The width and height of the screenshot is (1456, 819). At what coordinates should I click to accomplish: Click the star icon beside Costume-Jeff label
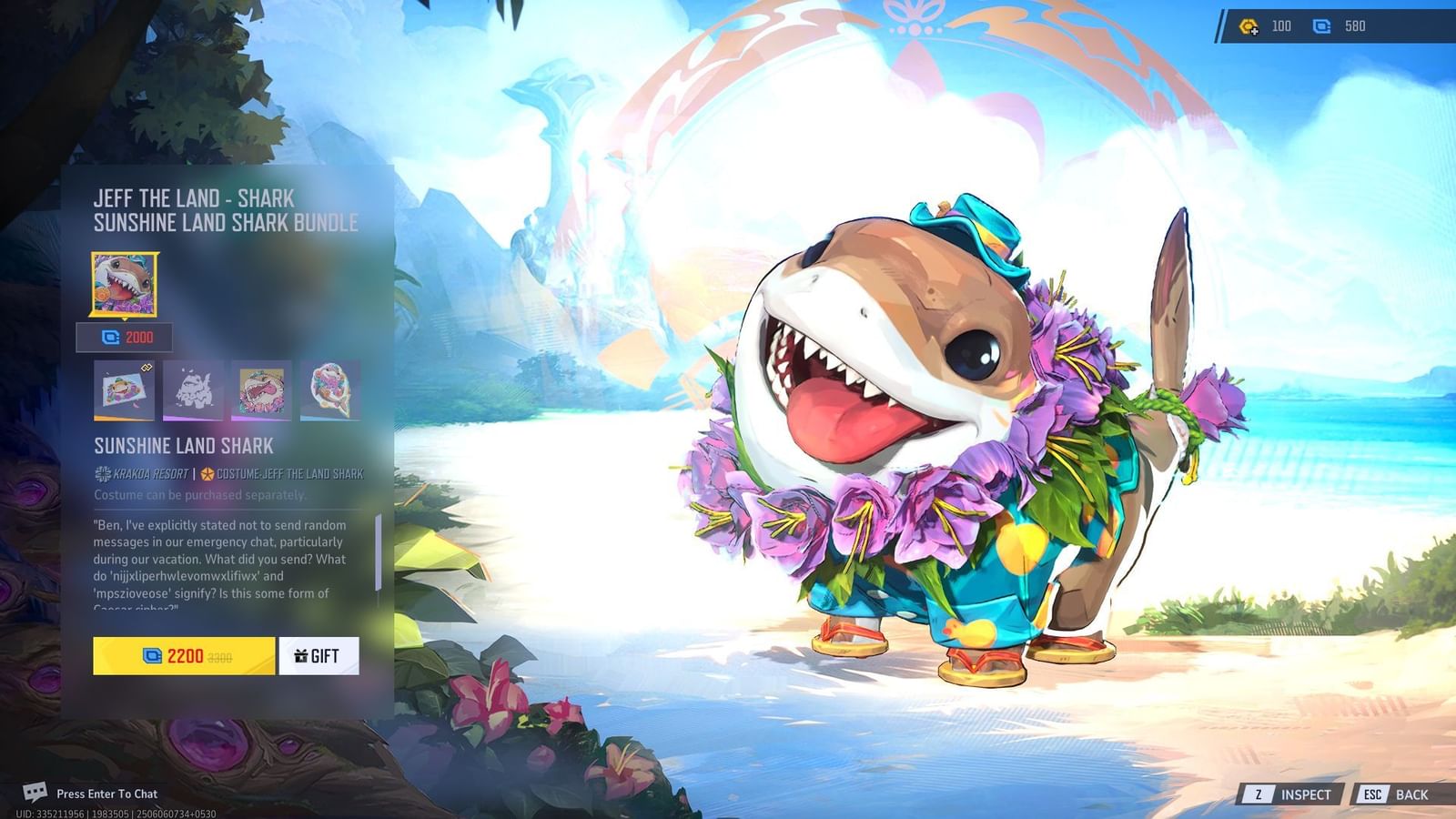pos(208,473)
